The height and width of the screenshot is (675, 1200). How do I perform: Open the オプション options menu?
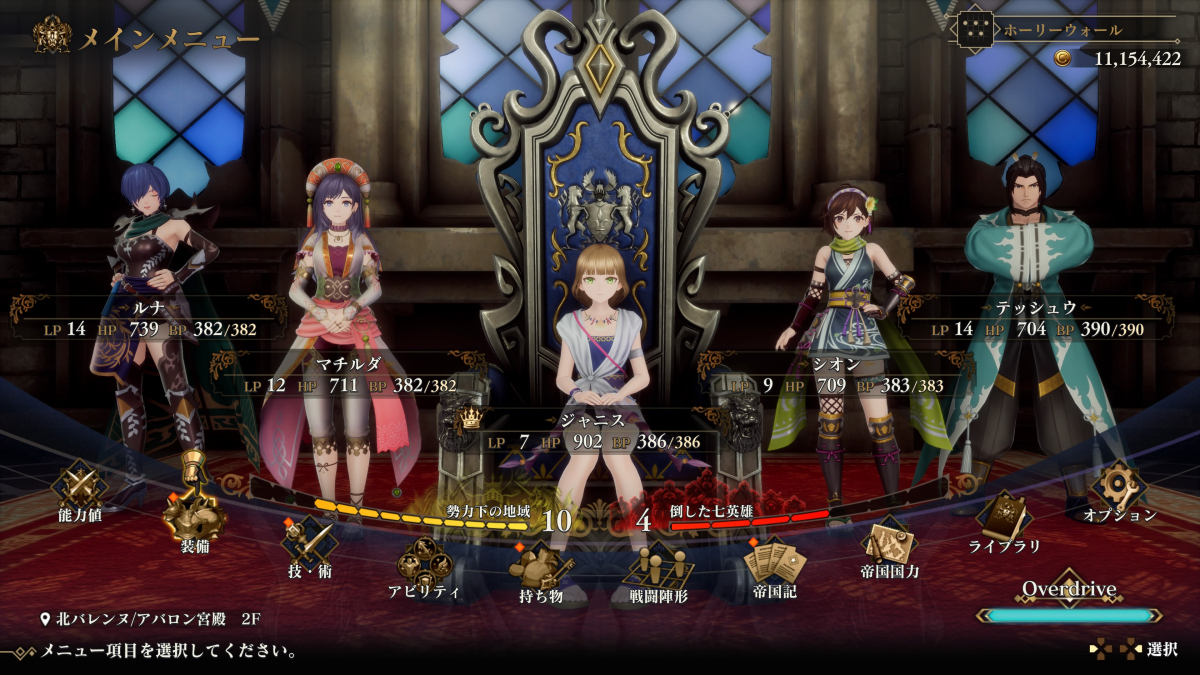[x=1118, y=487]
